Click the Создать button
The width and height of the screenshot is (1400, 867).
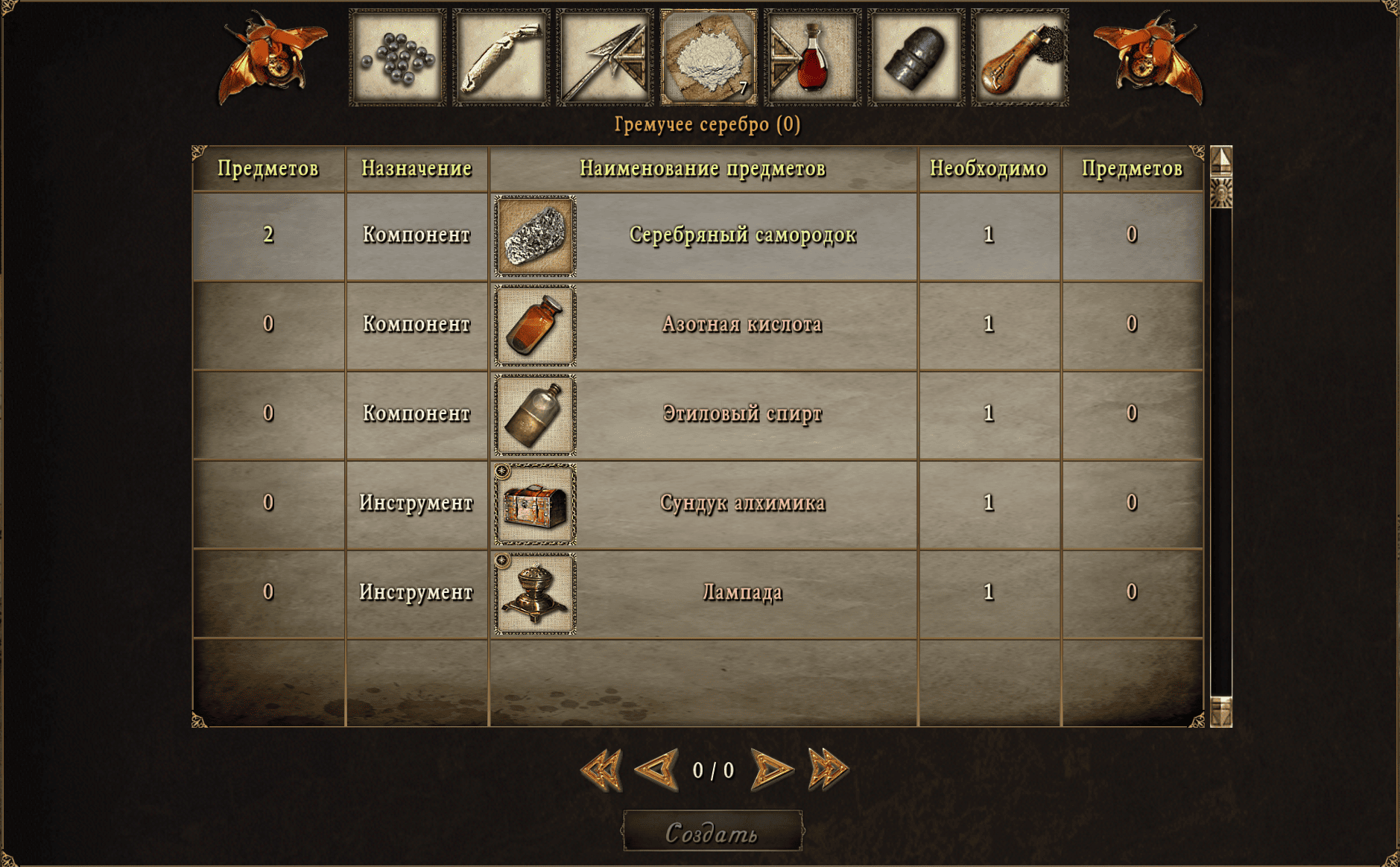(x=712, y=831)
